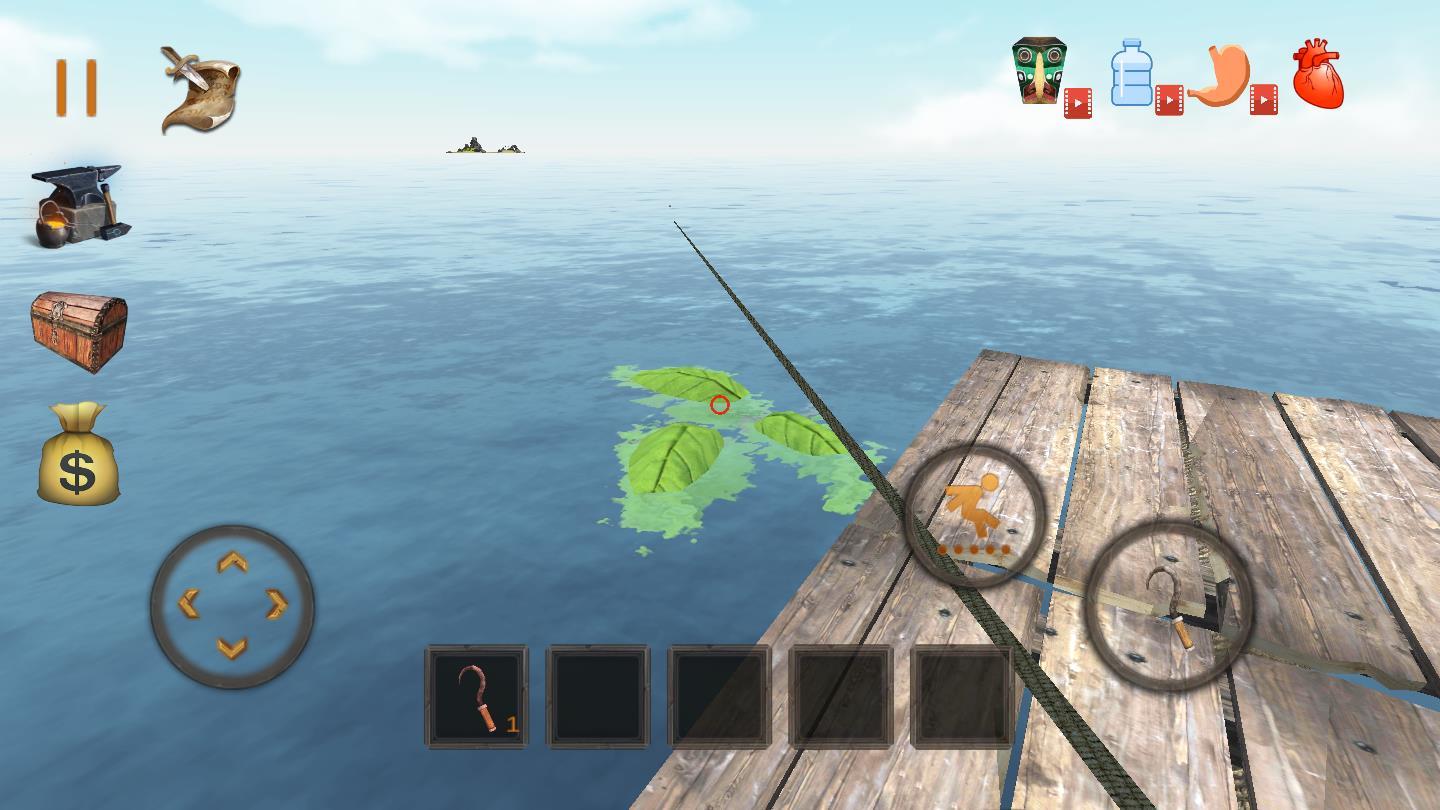
Task: Tap the right arrow on movement pad
Action: 277,604
